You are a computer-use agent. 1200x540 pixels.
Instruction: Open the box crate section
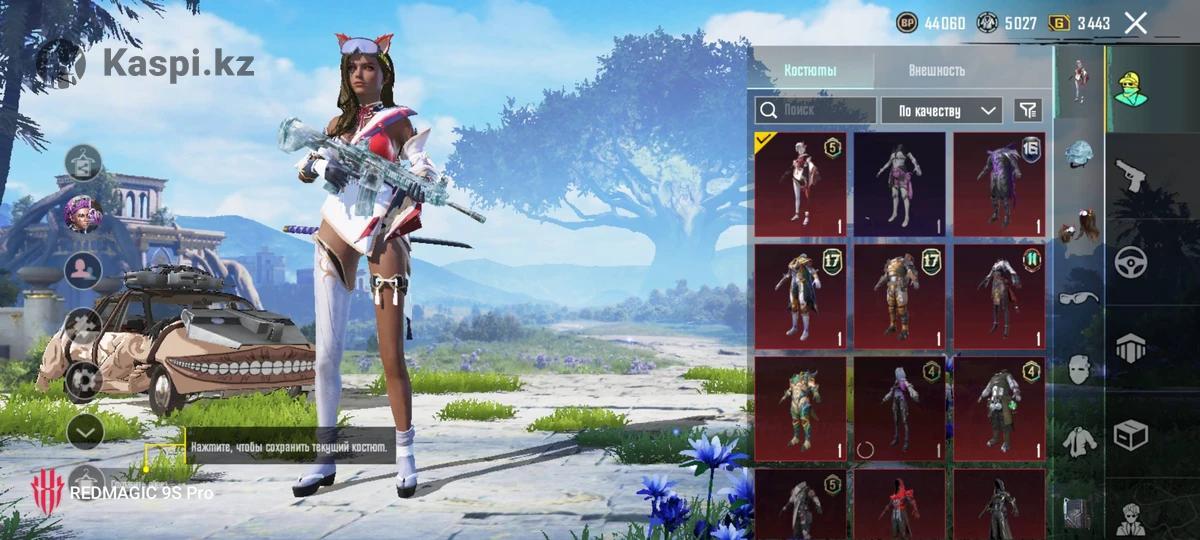(1131, 435)
